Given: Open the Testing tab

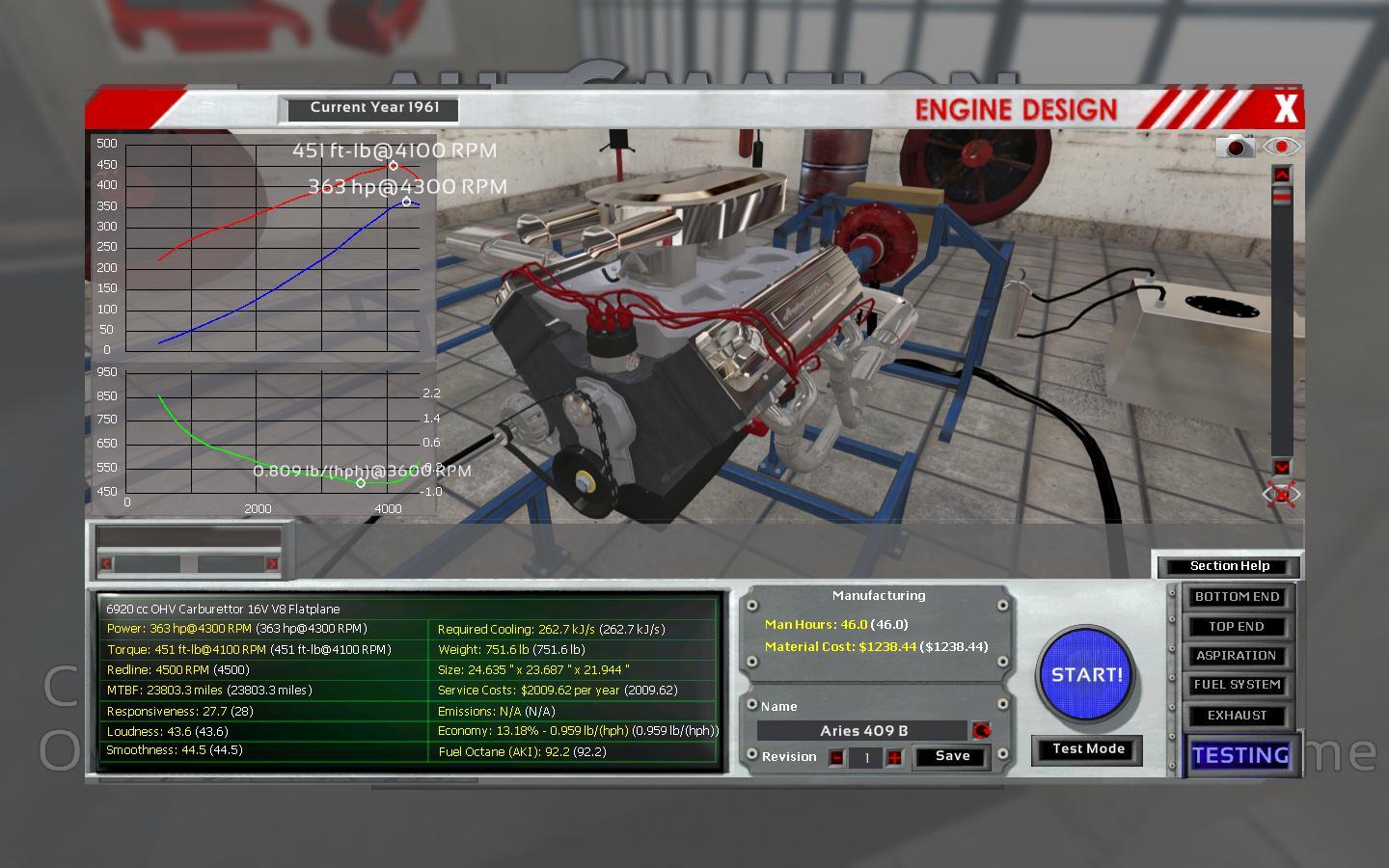Looking at the screenshot, I should point(1240,755).
